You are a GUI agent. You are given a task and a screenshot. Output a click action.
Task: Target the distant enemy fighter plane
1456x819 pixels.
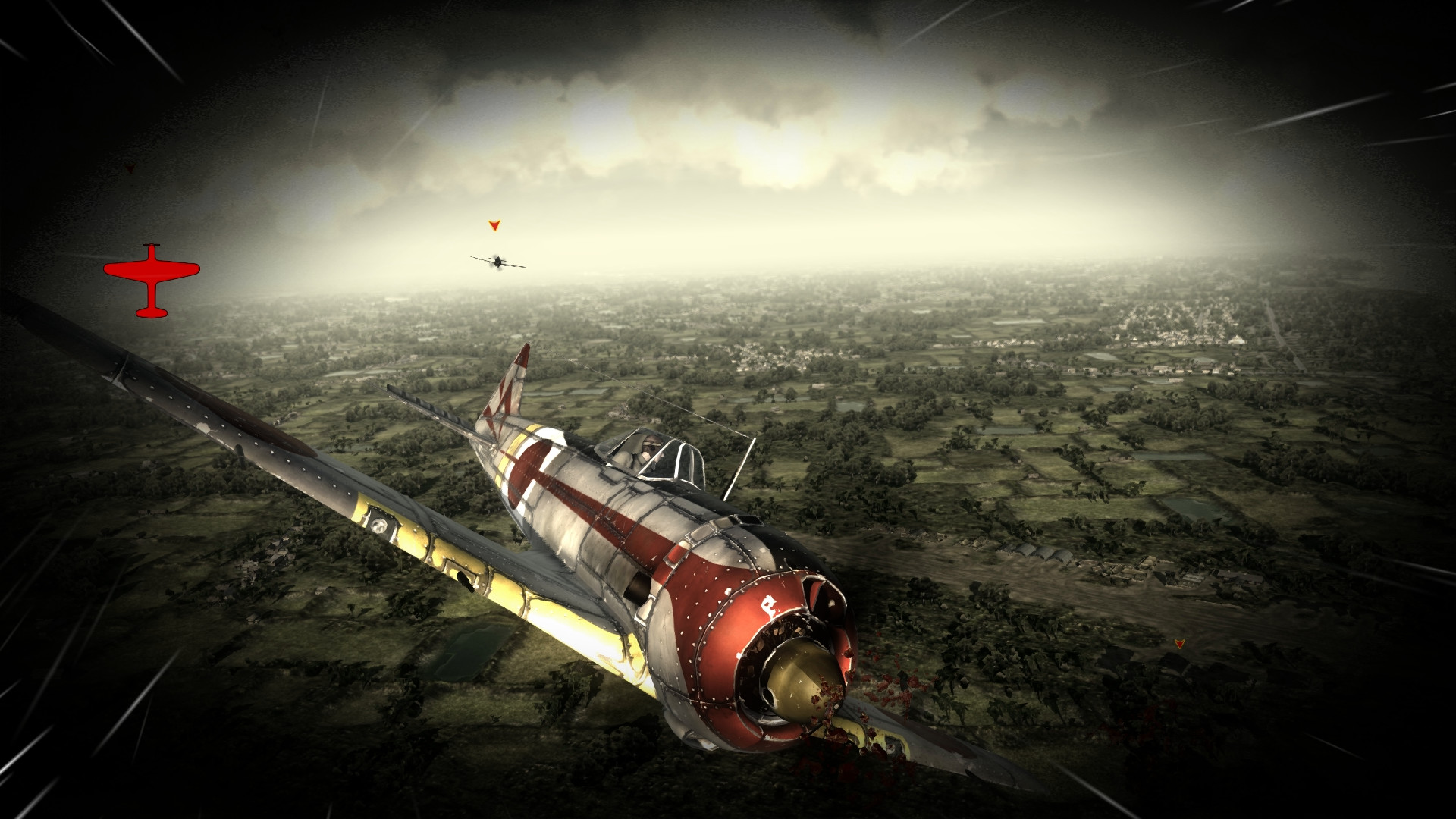tap(497, 262)
